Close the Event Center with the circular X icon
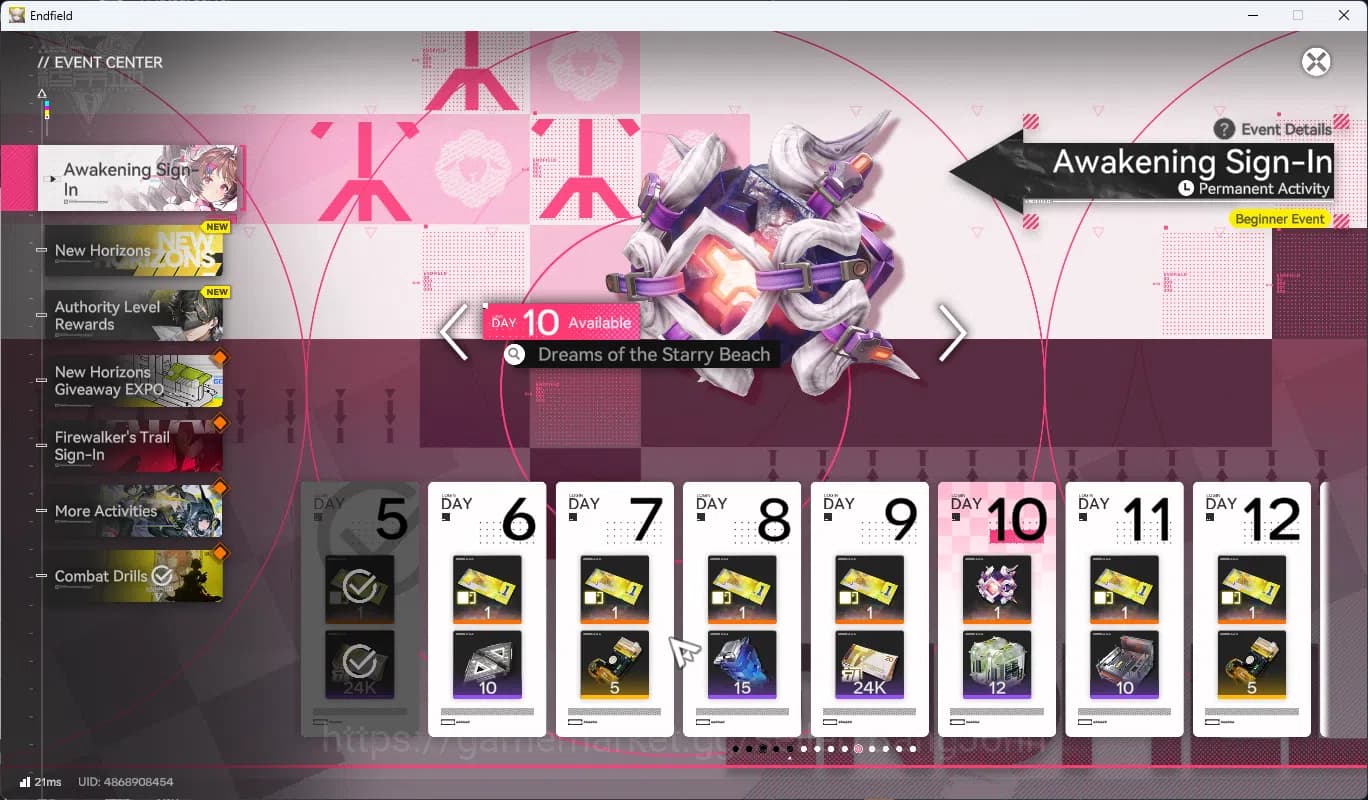Image resolution: width=1368 pixels, height=800 pixels. pos(1315,62)
